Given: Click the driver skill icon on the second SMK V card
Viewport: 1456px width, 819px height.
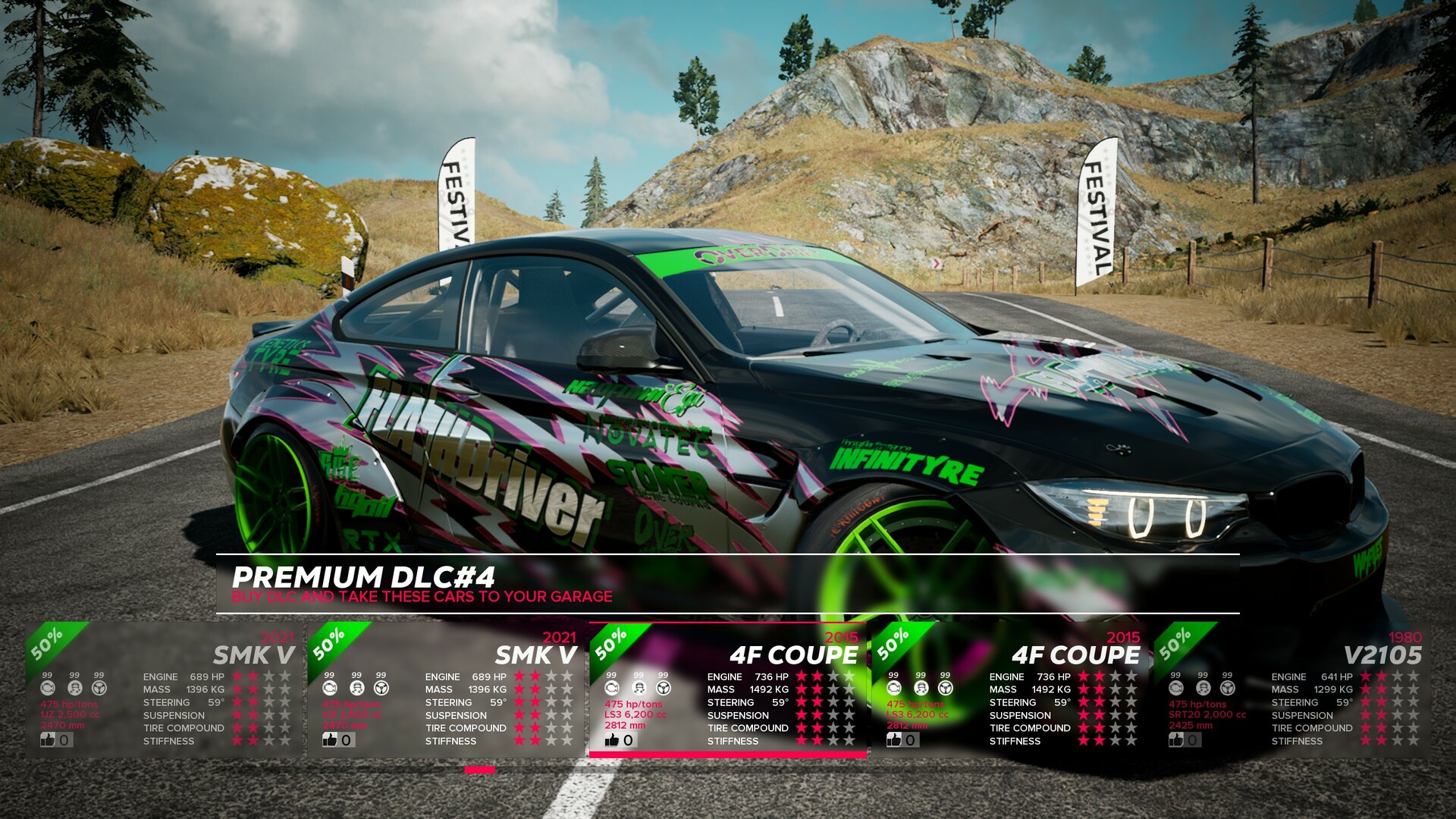Looking at the screenshot, I should [x=356, y=689].
